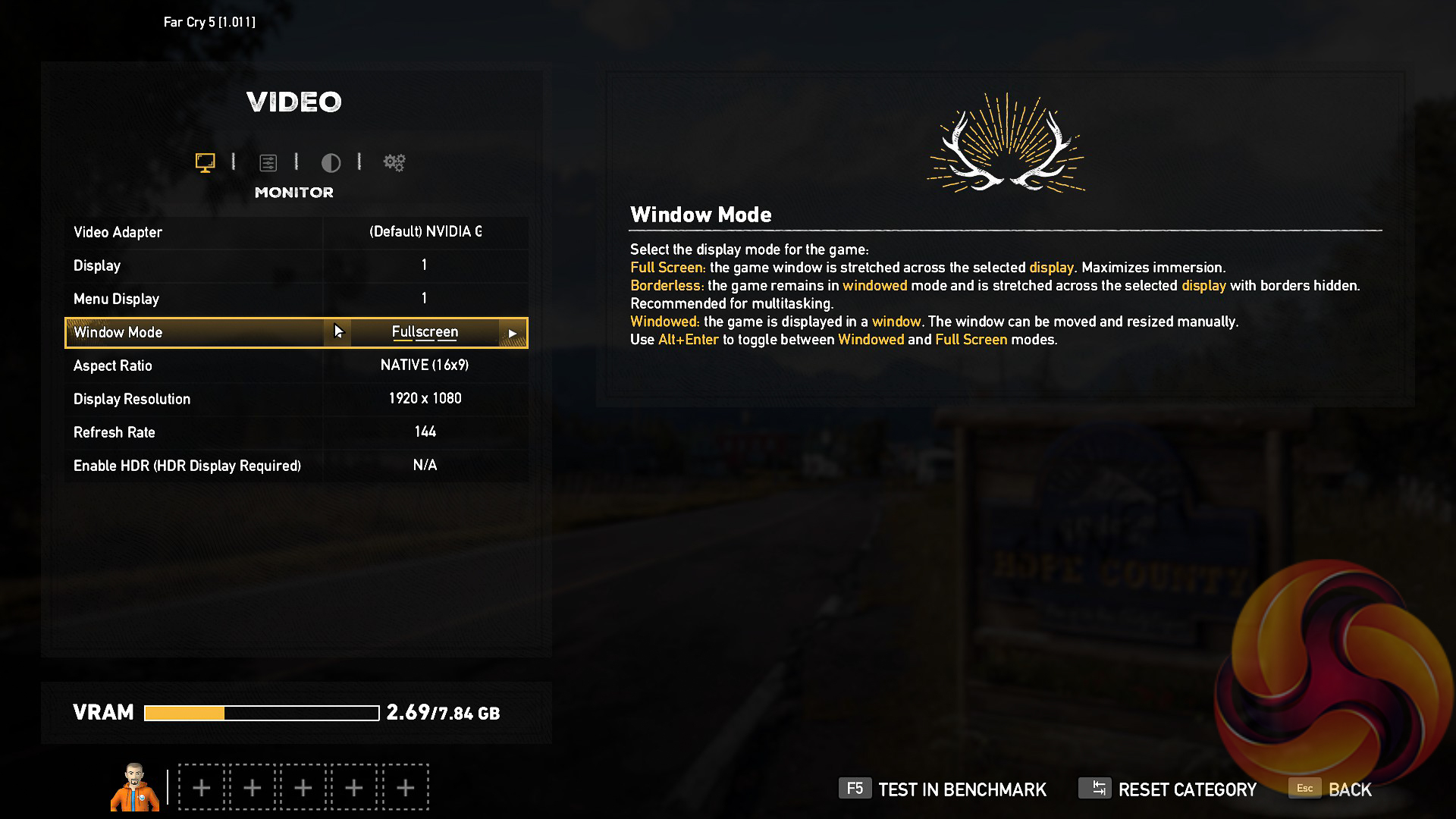Change the Display Resolution row
The image size is (1456, 819).
(296, 399)
